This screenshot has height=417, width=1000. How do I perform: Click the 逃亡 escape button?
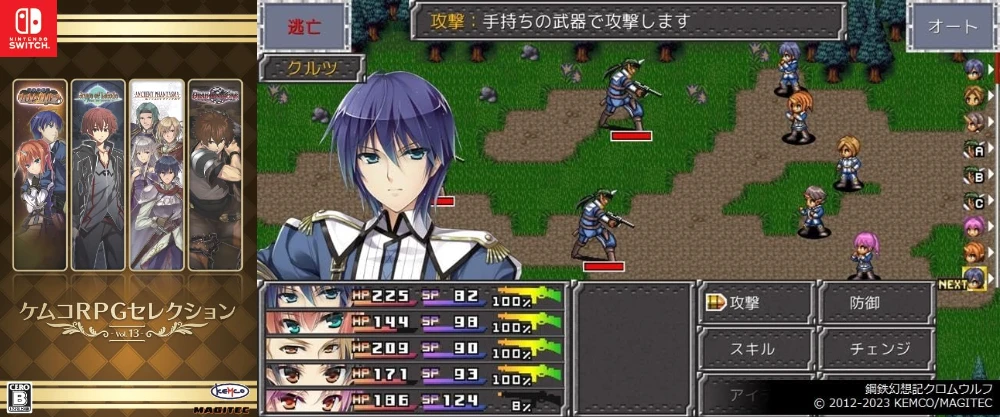pyautogui.click(x=303, y=26)
